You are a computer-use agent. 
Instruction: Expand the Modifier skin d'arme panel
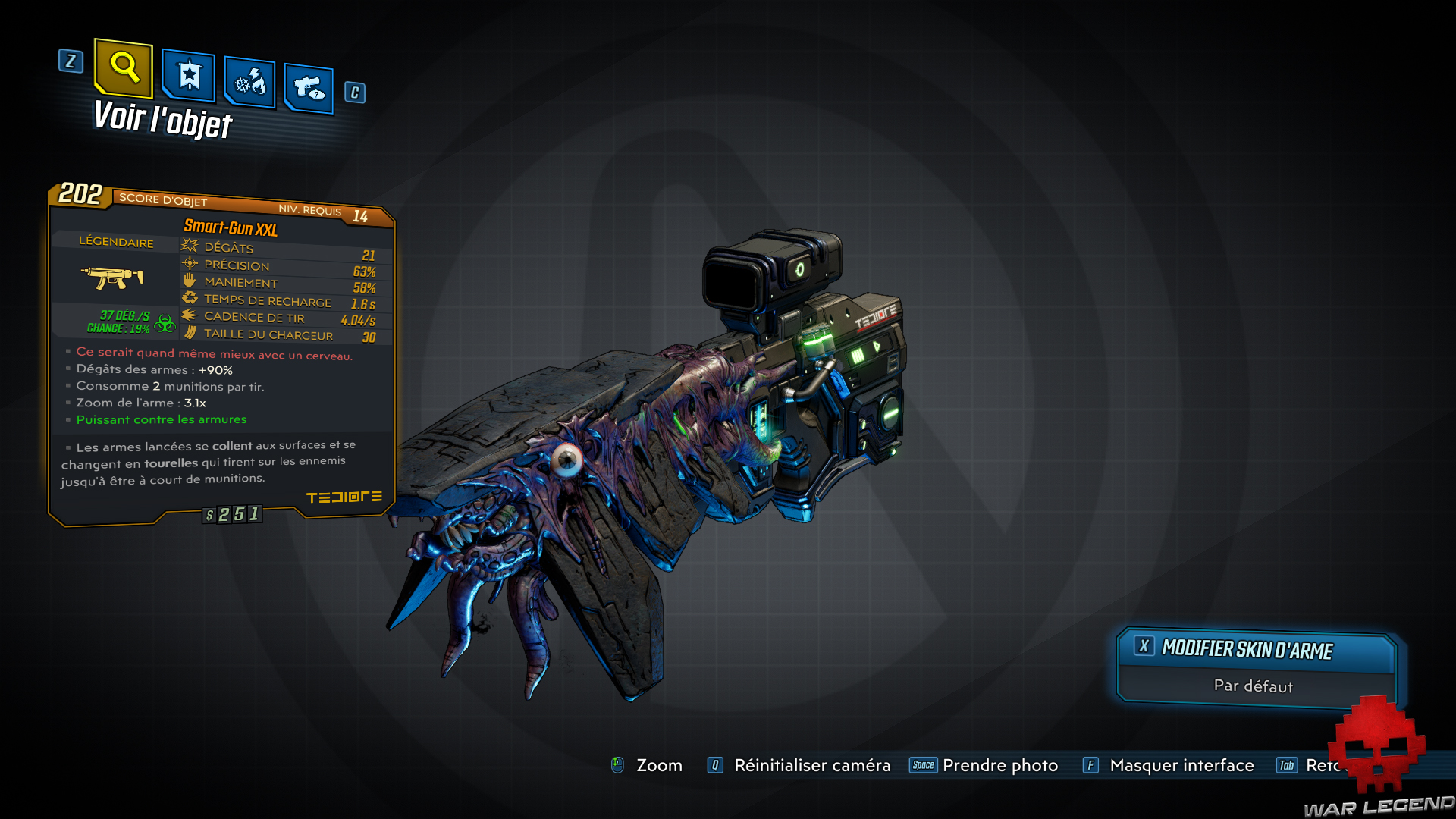point(1246,649)
